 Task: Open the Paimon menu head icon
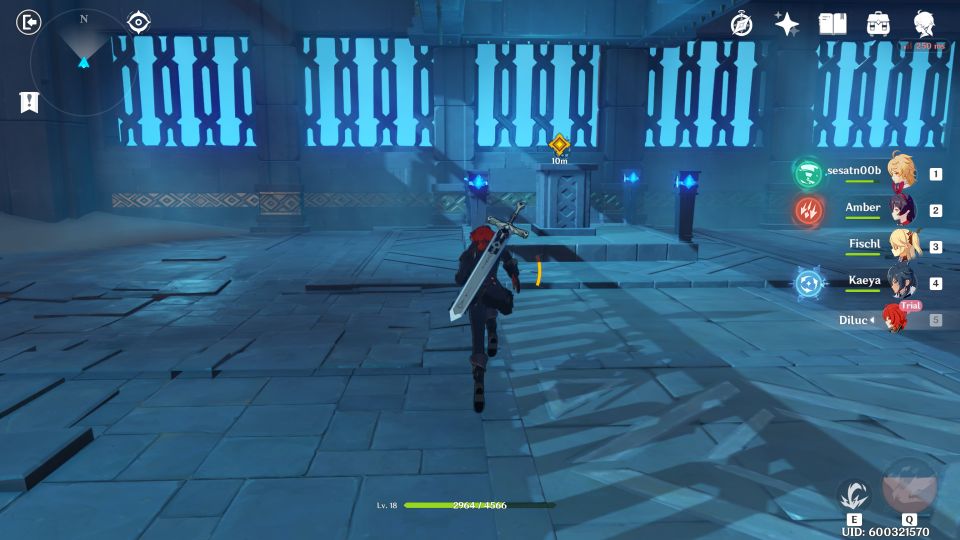(925, 24)
